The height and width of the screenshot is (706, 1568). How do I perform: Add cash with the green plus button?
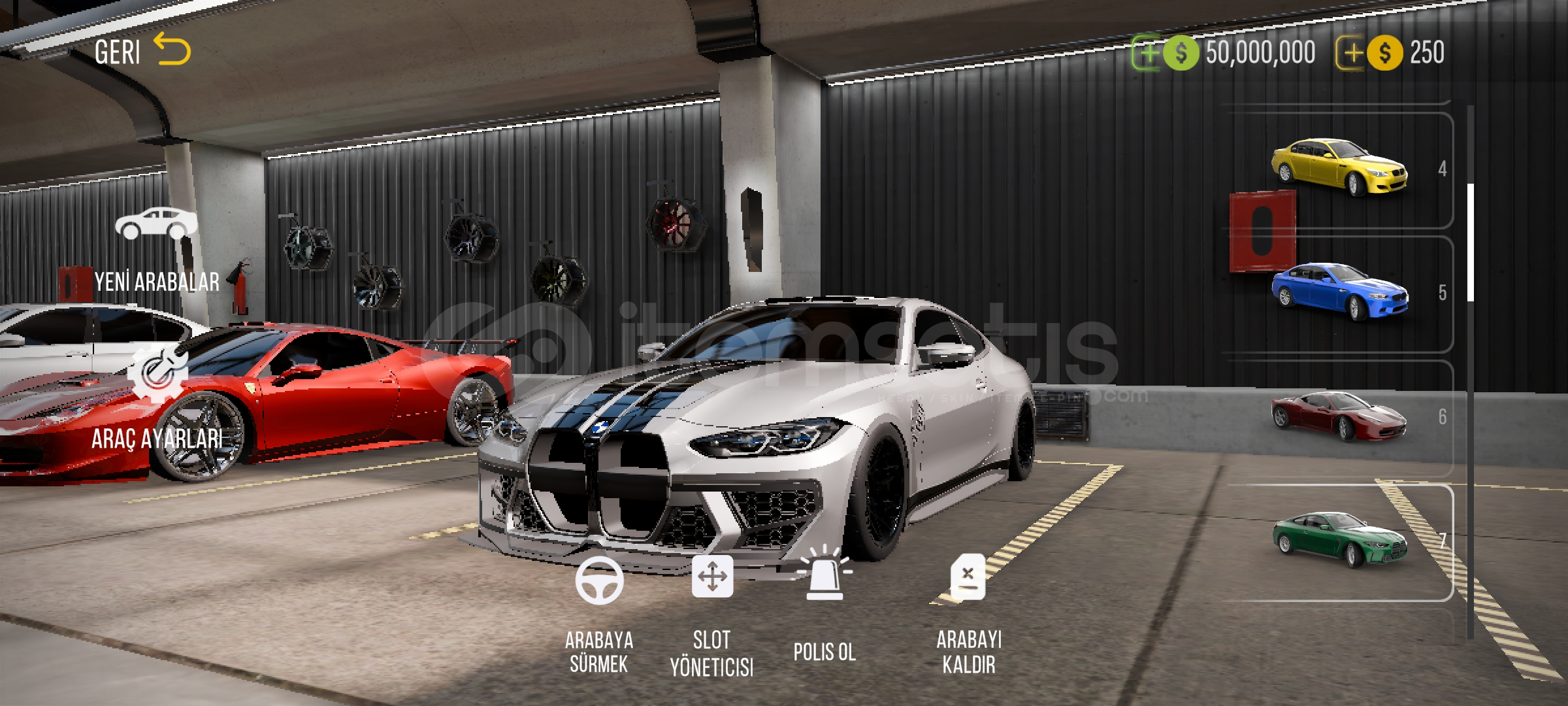point(1147,53)
